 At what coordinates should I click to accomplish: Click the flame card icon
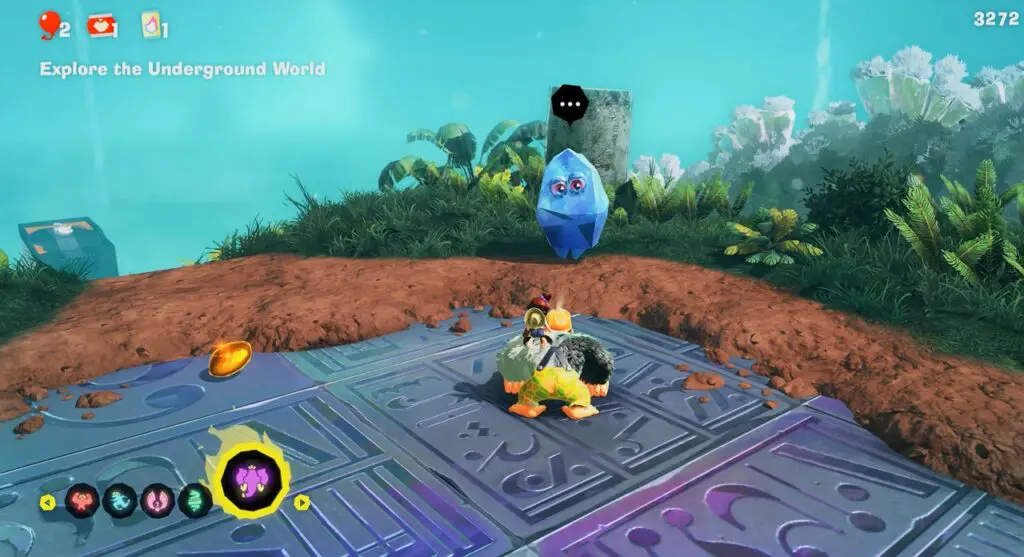tap(151, 24)
